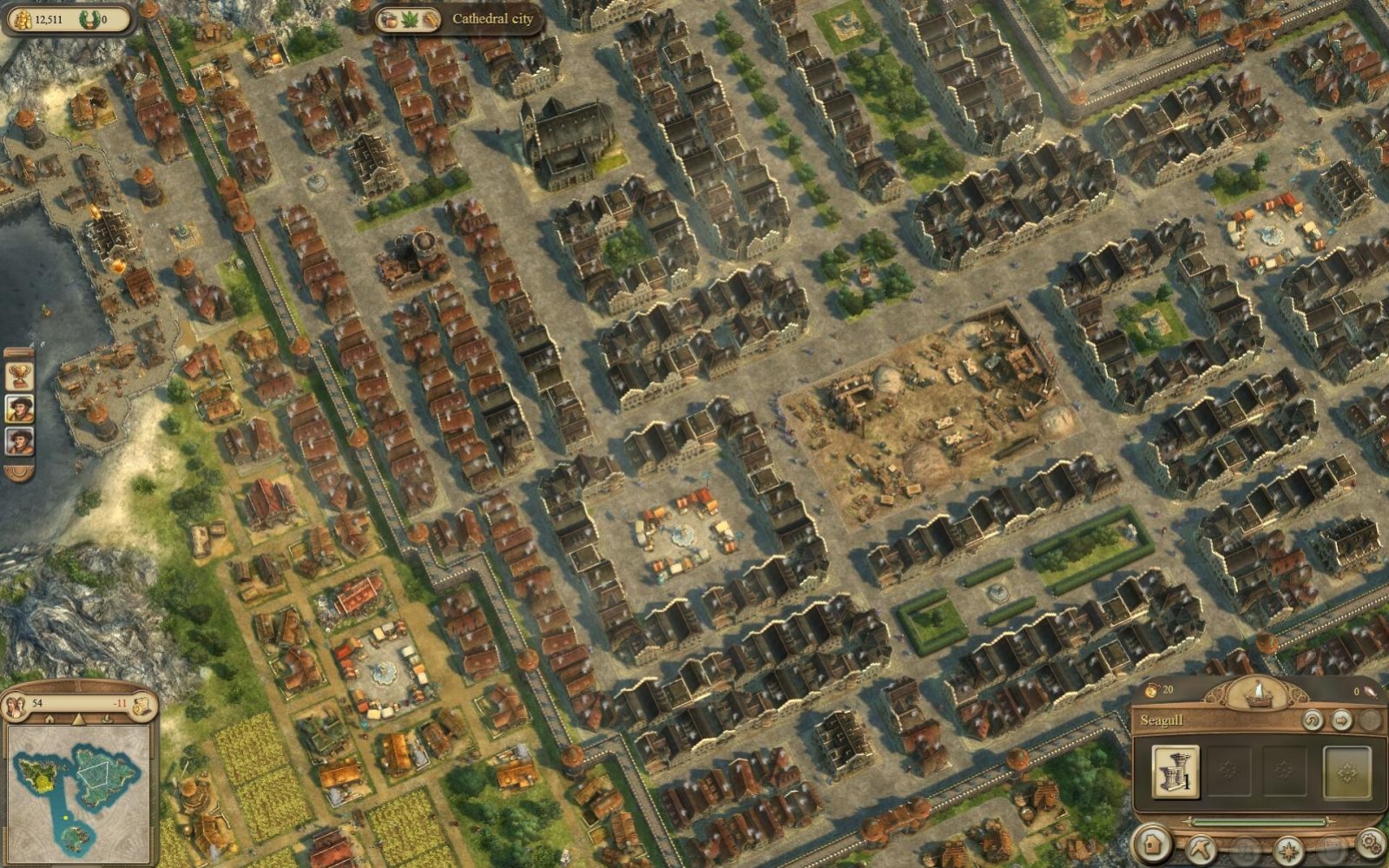Select the monument cargo slot on Seagull
The width and height of the screenshot is (1389, 868).
pyautogui.click(x=1175, y=772)
